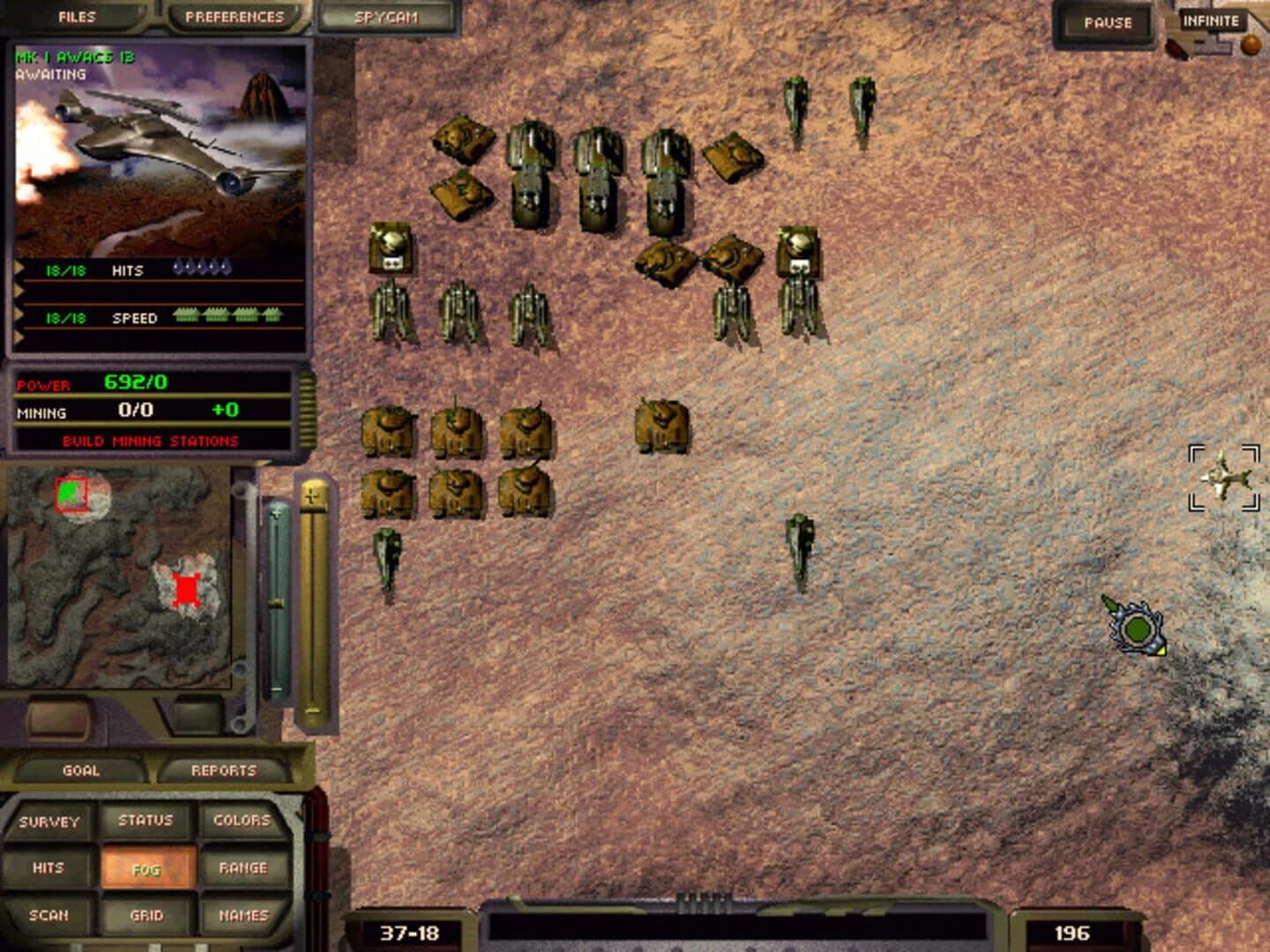
Task: Open the GOAL screen
Action: point(83,769)
